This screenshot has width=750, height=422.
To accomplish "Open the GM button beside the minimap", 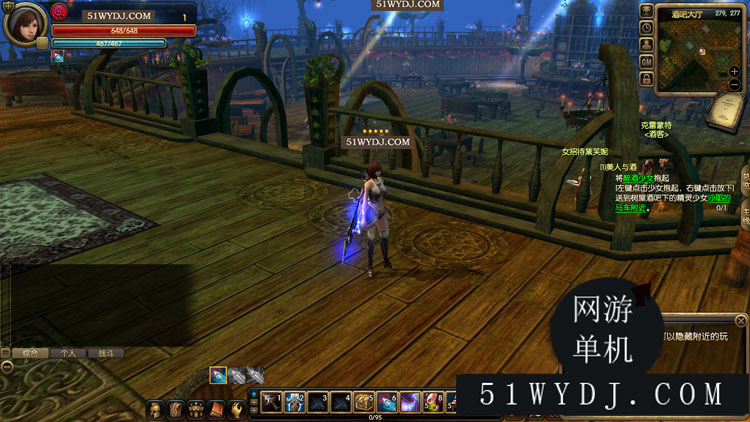I will [x=647, y=62].
